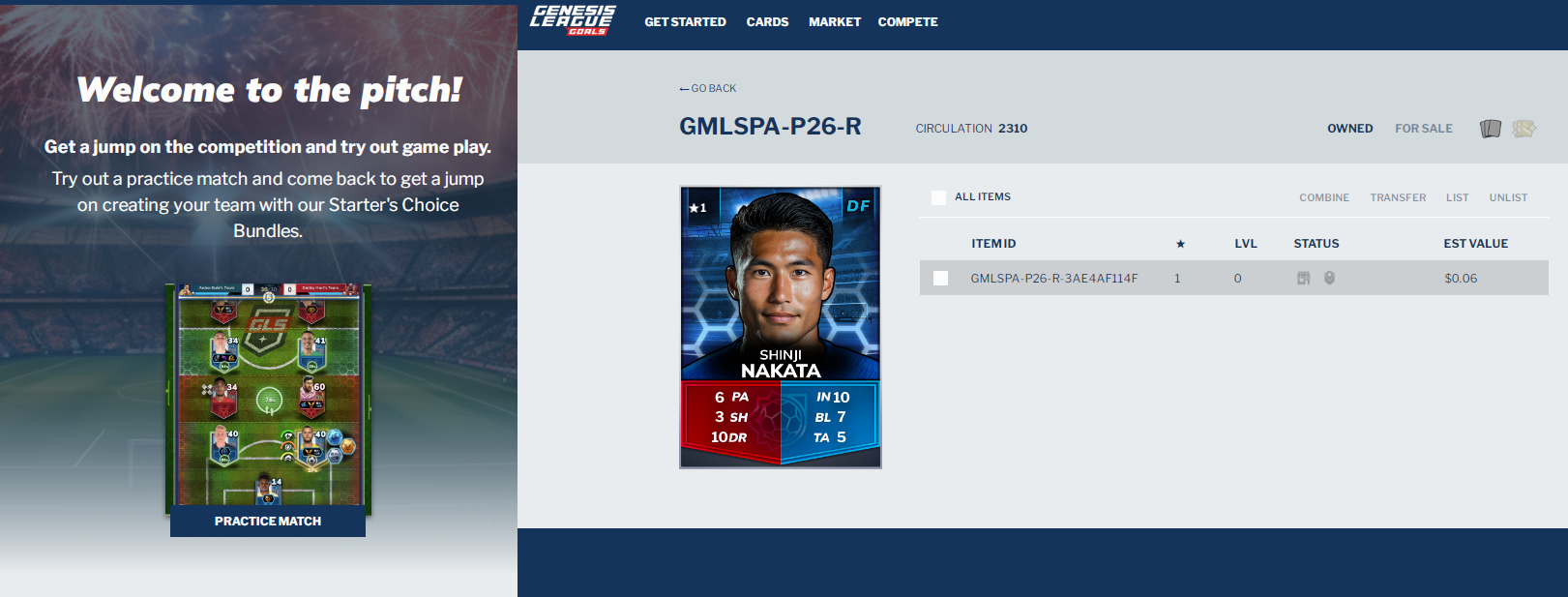Open the Cards menu
Image resolution: width=1568 pixels, height=597 pixels.
tap(767, 22)
